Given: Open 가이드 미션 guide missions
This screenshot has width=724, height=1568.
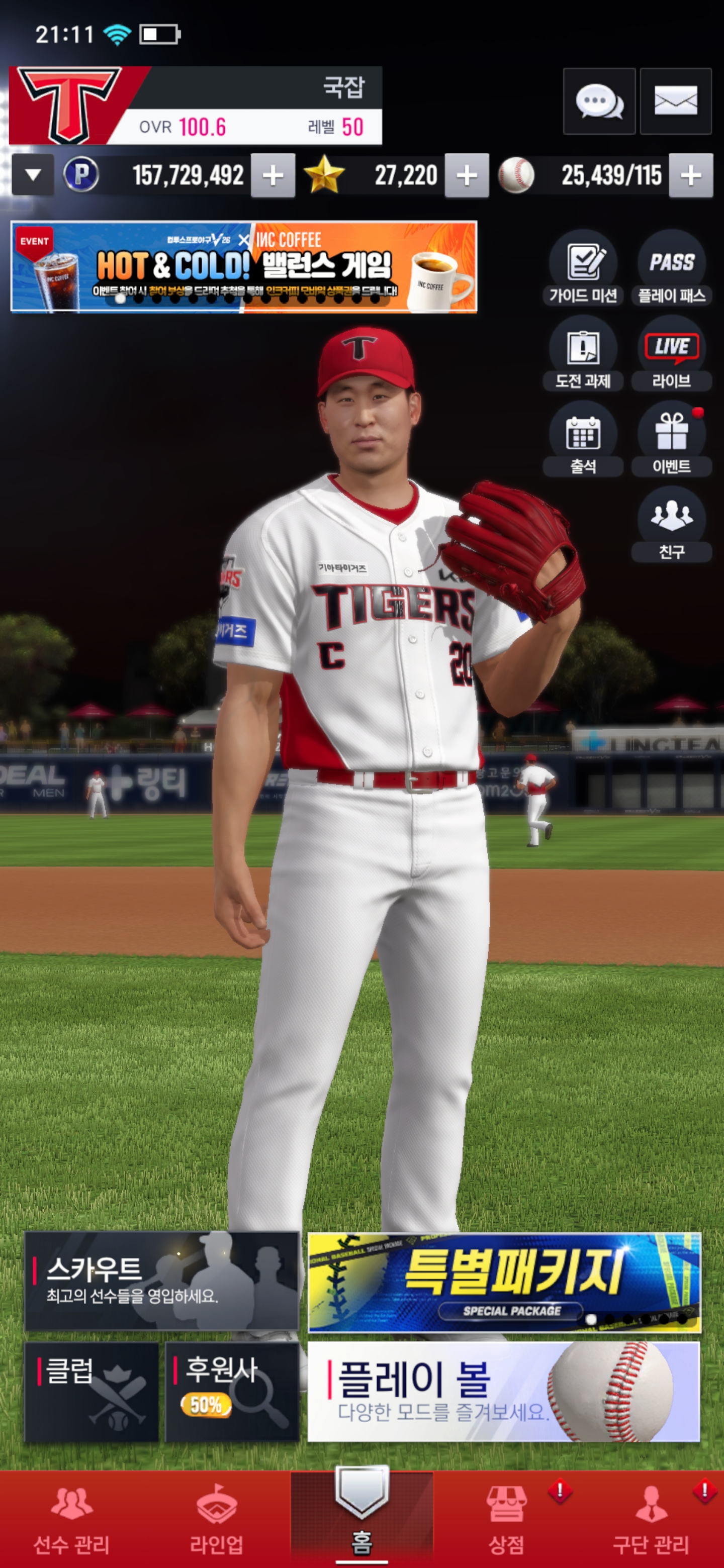Looking at the screenshot, I should pos(583,268).
